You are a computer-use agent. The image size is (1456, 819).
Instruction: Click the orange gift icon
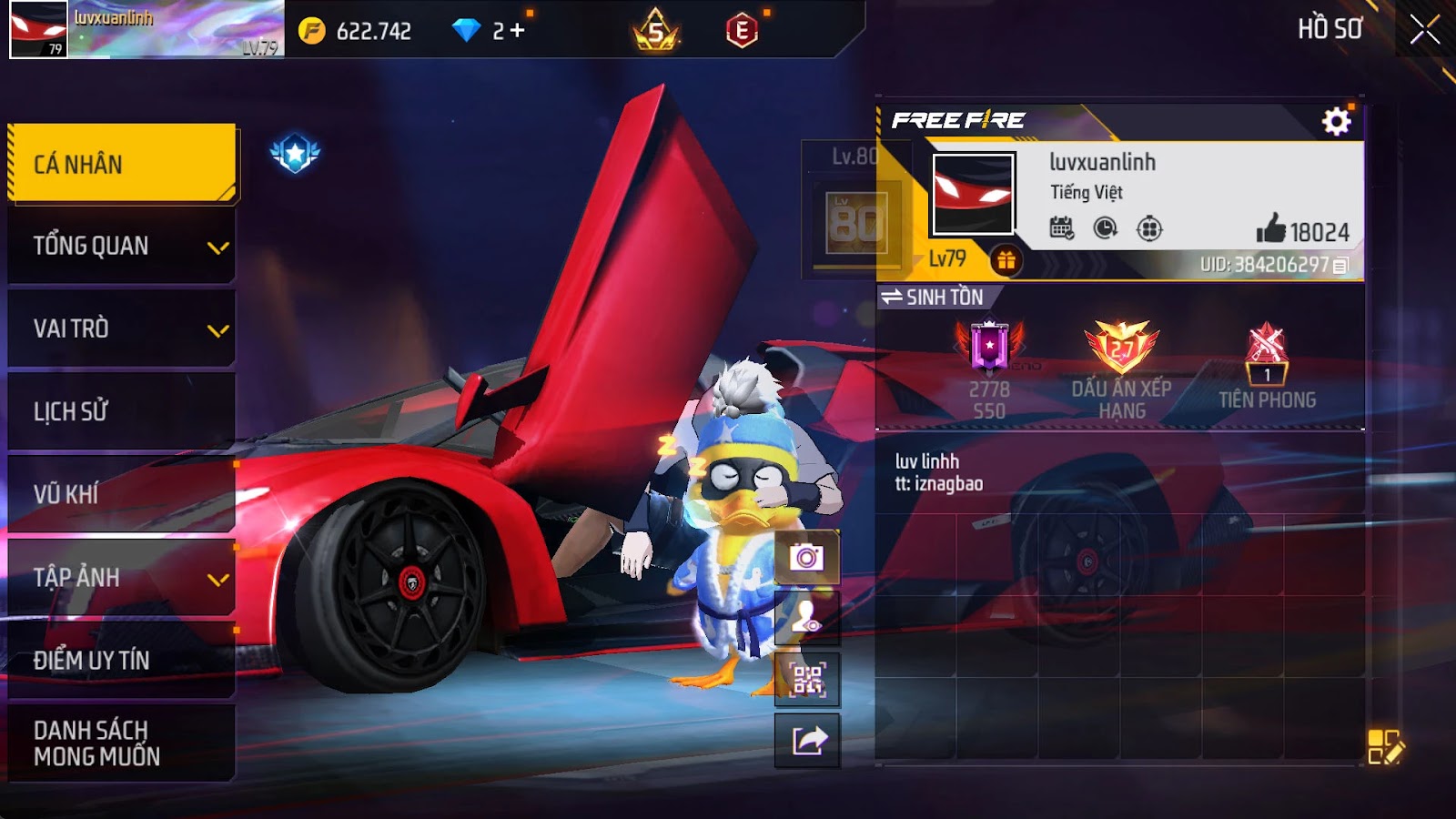pyautogui.click(x=1006, y=261)
